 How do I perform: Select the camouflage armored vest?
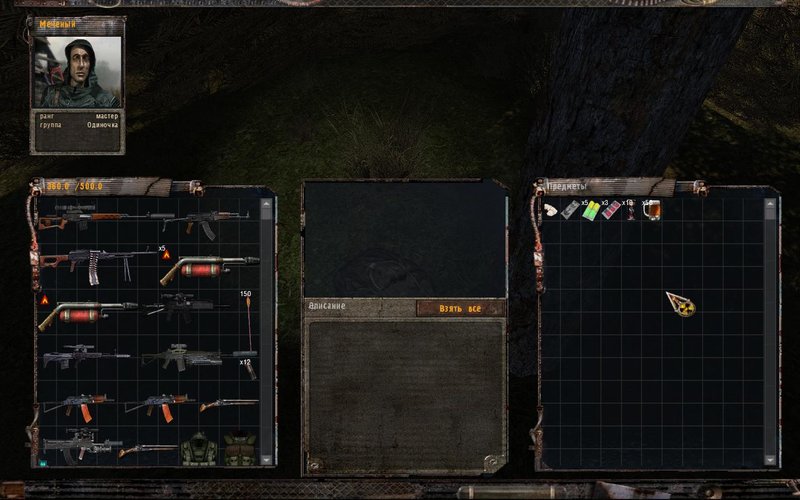click(238, 449)
